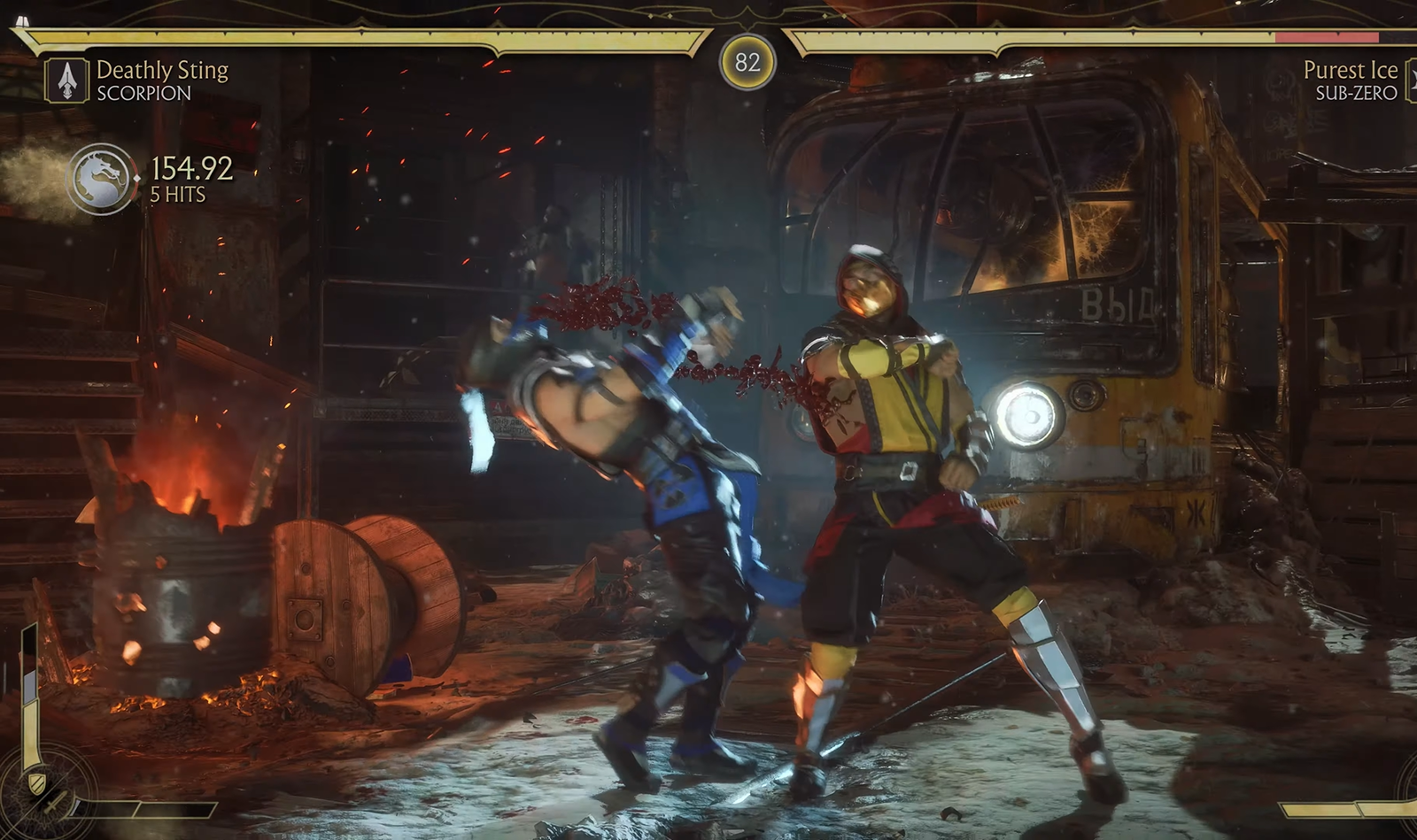The width and height of the screenshot is (1417, 840).
Task: Click the Deathly Sting variation name
Action: pos(163,70)
